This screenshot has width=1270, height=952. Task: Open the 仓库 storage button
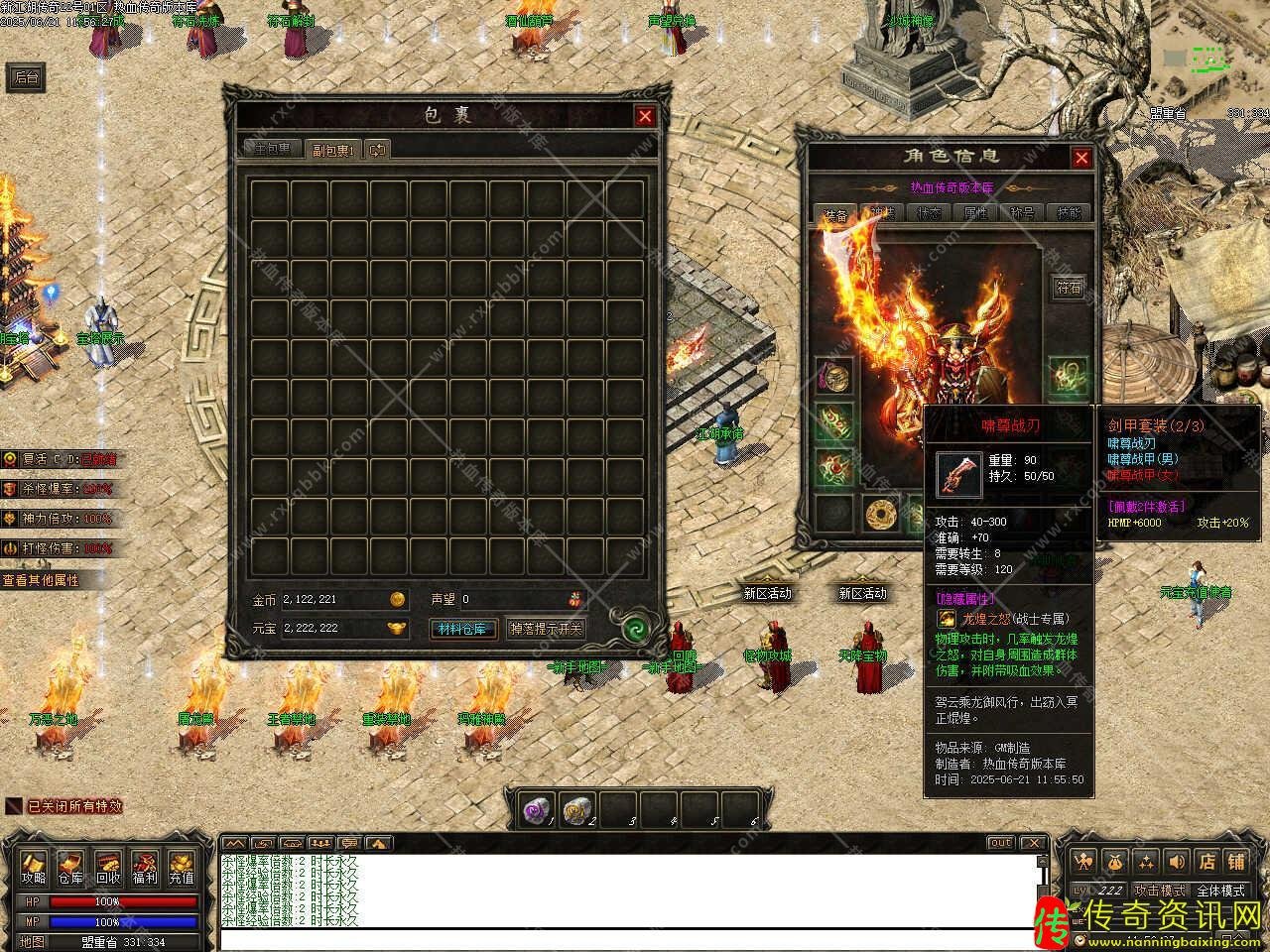70,868
